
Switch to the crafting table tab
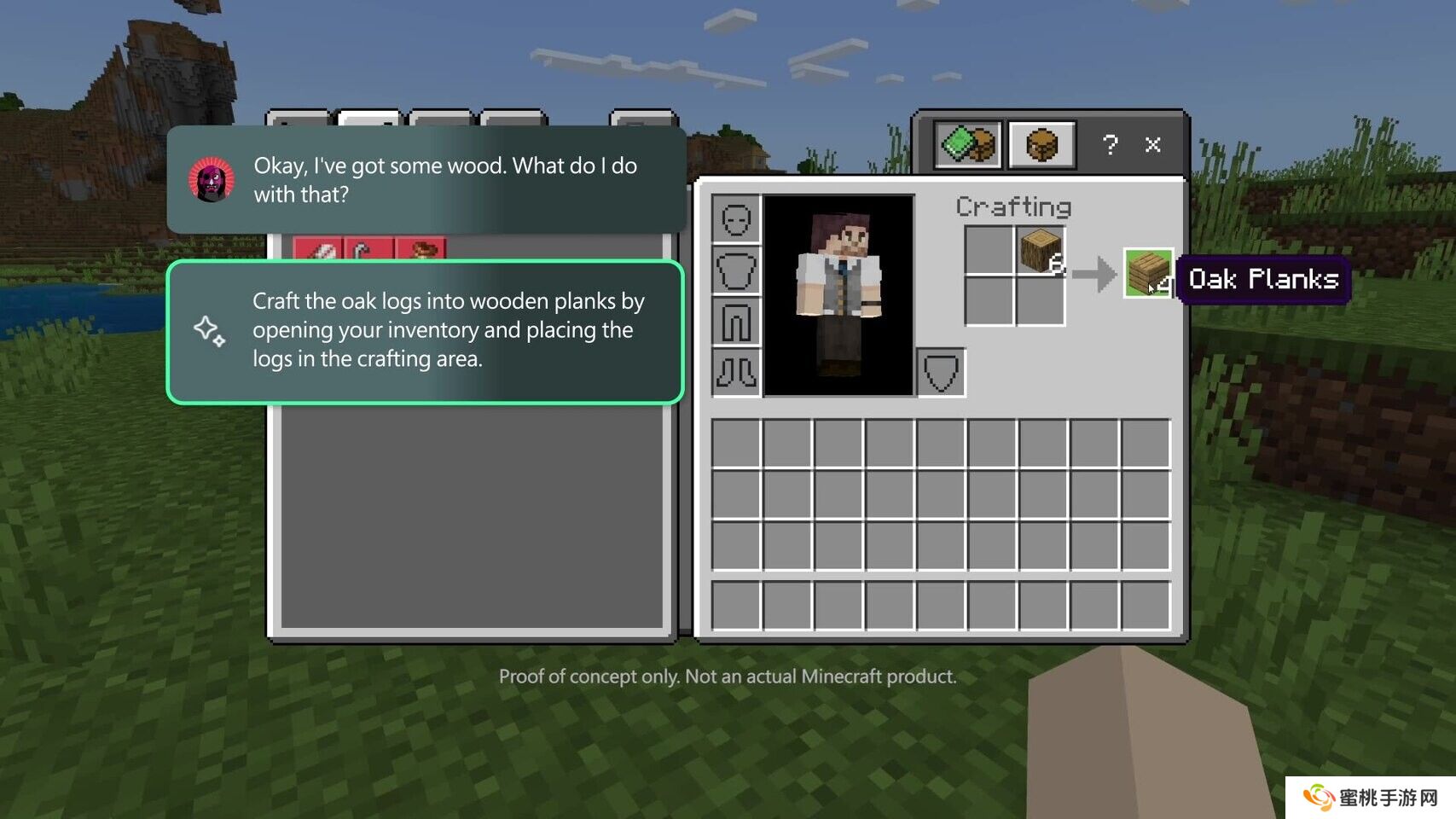point(1041,145)
